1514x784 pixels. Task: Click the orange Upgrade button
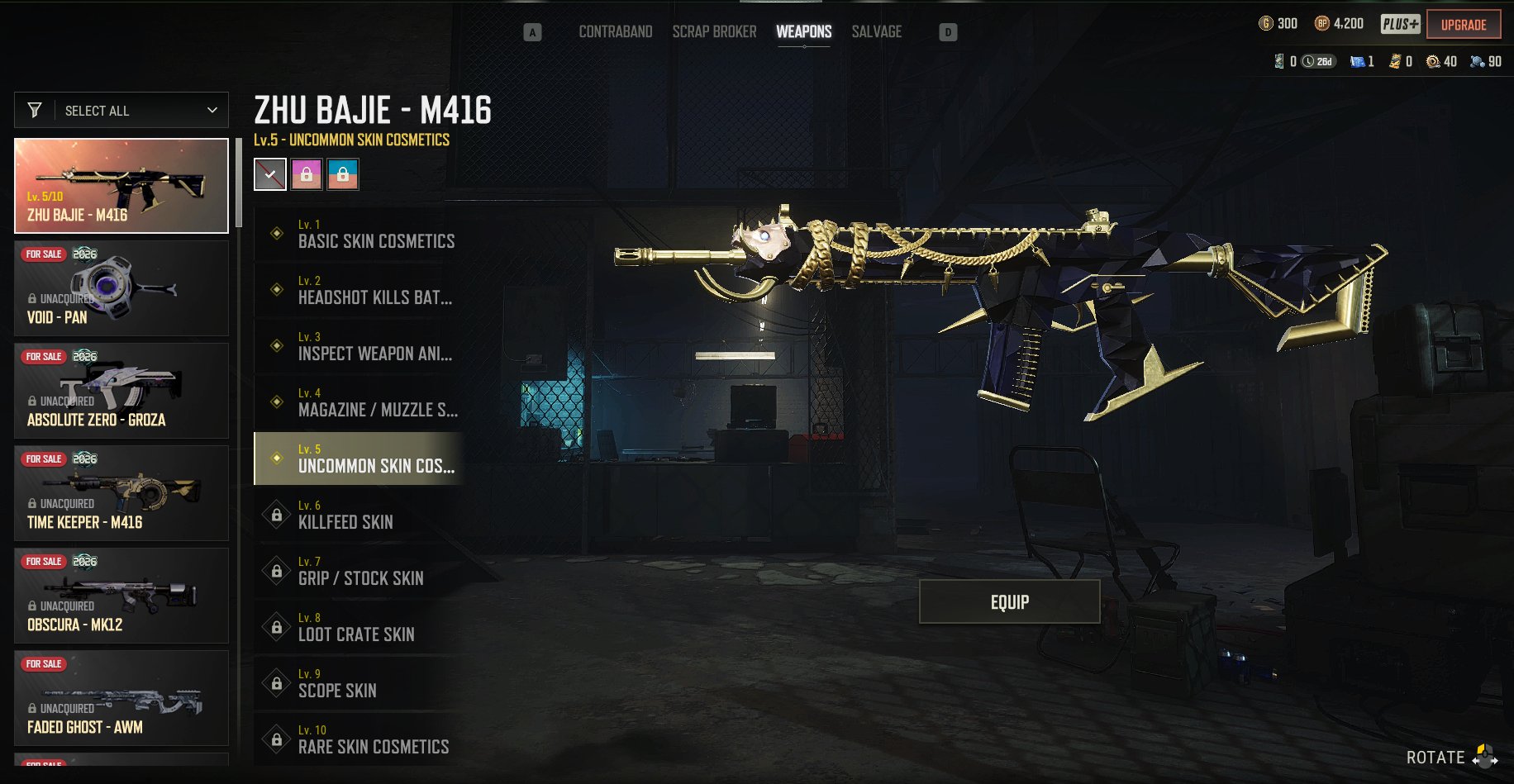pos(1463,25)
